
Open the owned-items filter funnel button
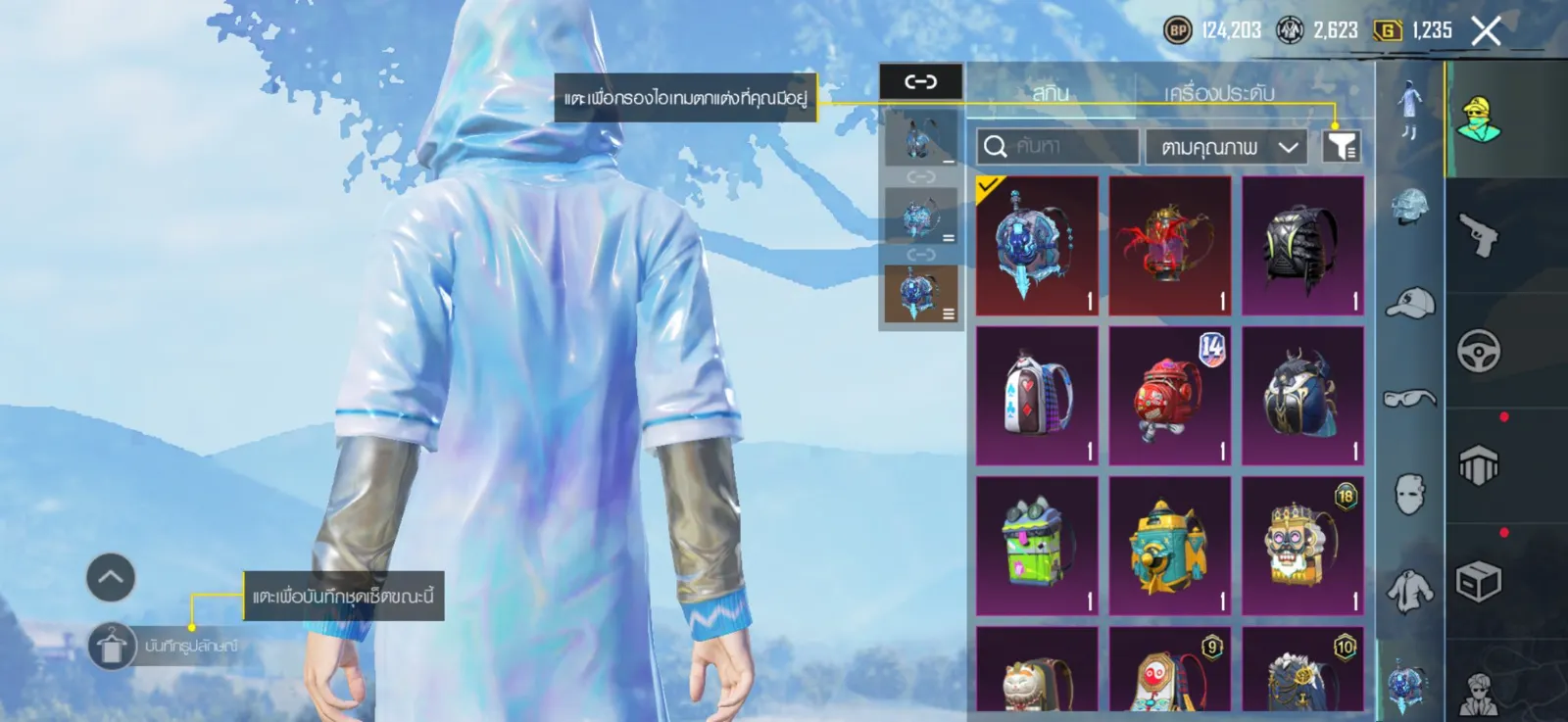point(1342,147)
